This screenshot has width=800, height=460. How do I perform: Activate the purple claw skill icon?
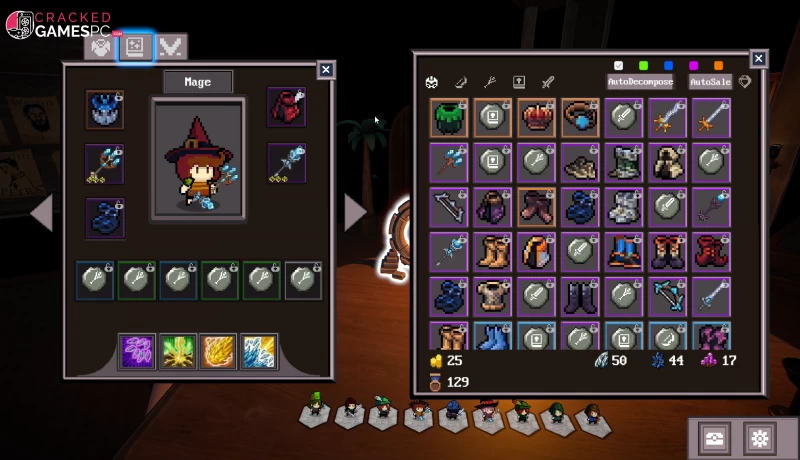[137, 352]
